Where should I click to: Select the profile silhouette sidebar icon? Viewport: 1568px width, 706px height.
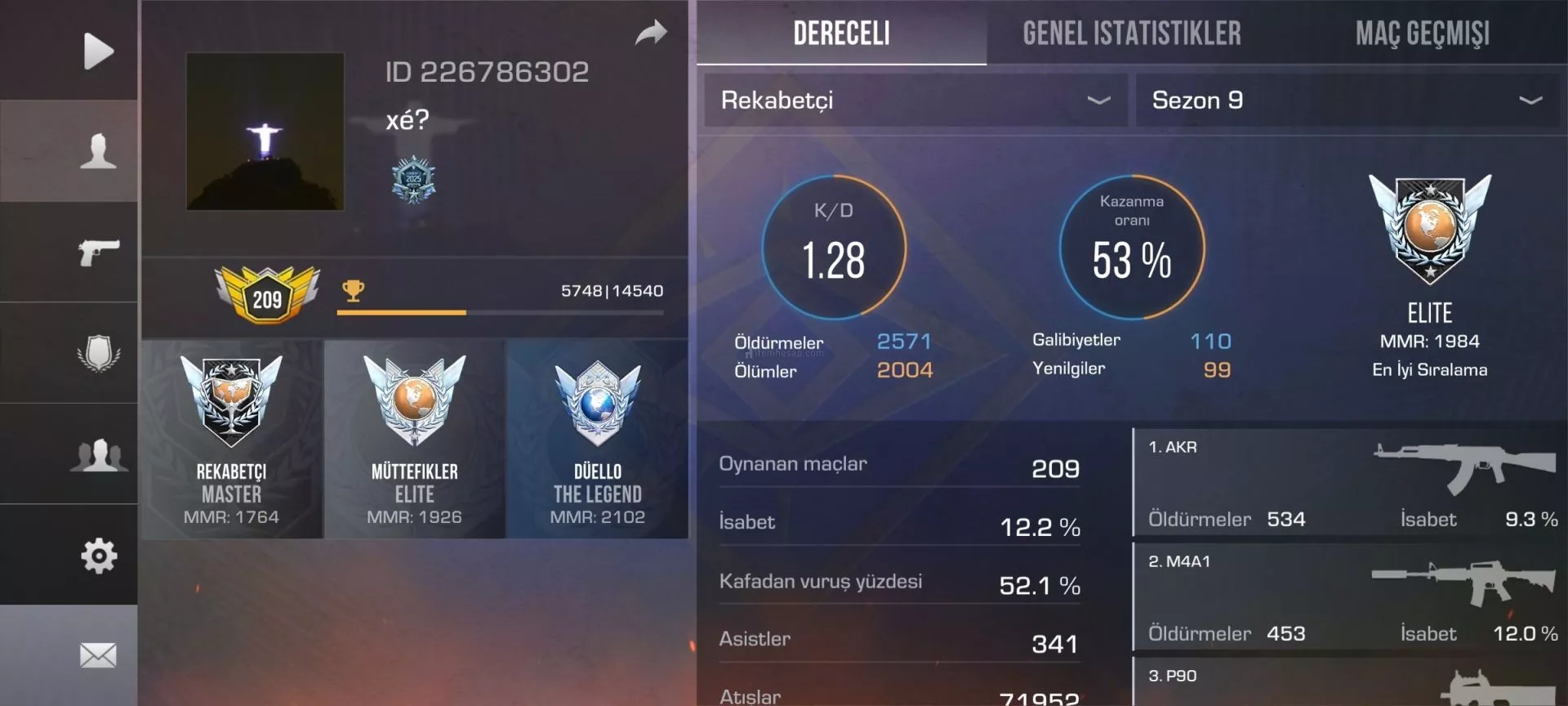[98, 151]
